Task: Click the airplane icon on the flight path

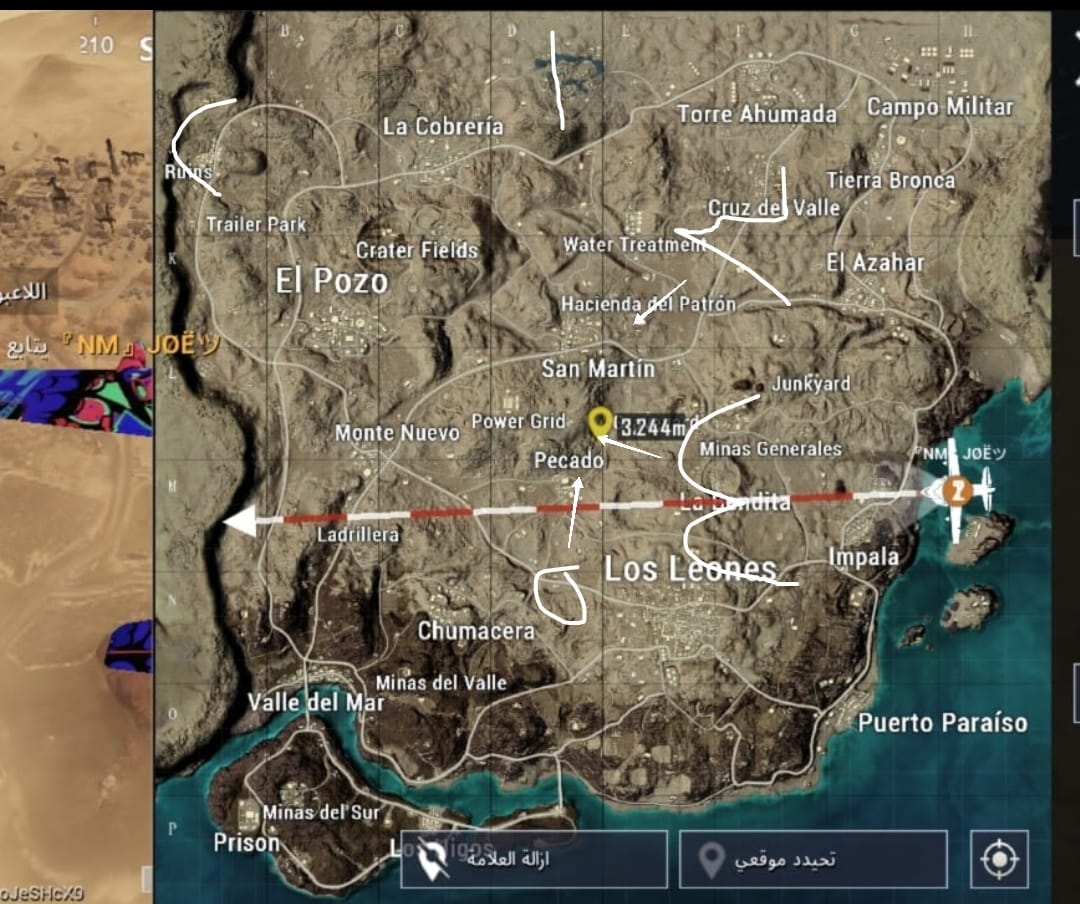Action: 960,491
